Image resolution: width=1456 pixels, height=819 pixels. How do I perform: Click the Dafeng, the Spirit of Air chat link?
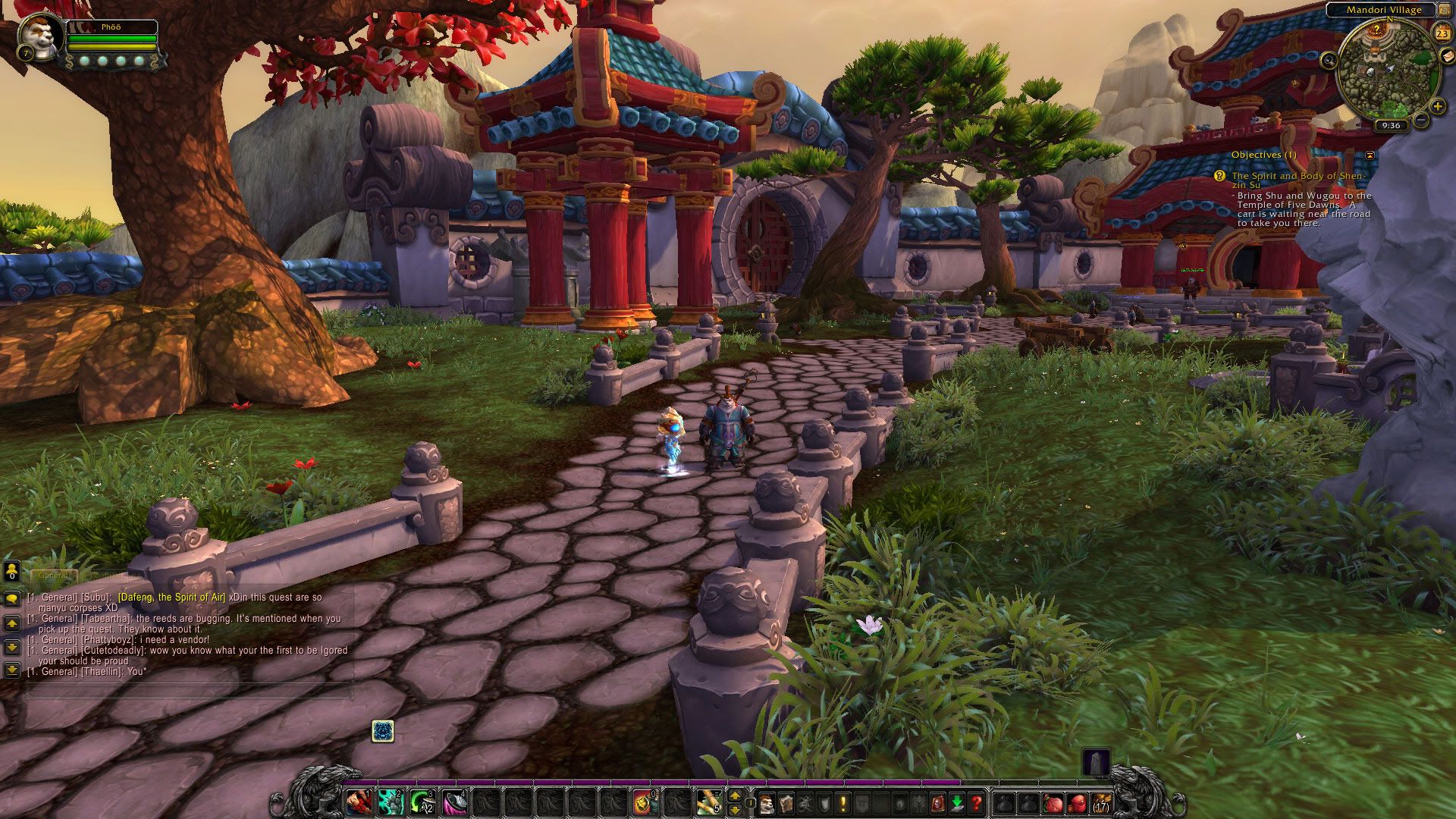(x=171, y=598)
